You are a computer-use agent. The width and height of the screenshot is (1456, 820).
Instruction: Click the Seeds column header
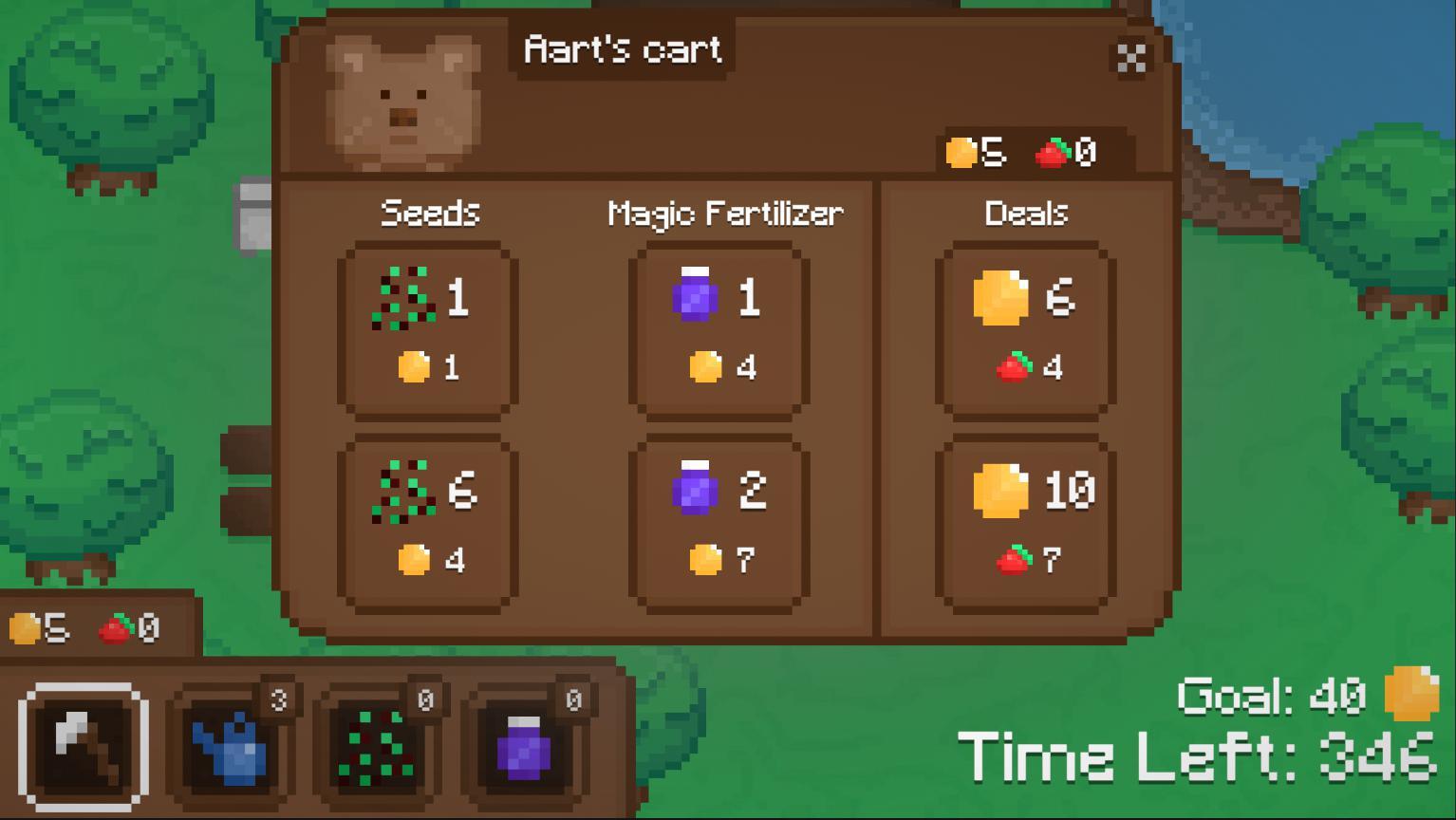click(429, 213)
